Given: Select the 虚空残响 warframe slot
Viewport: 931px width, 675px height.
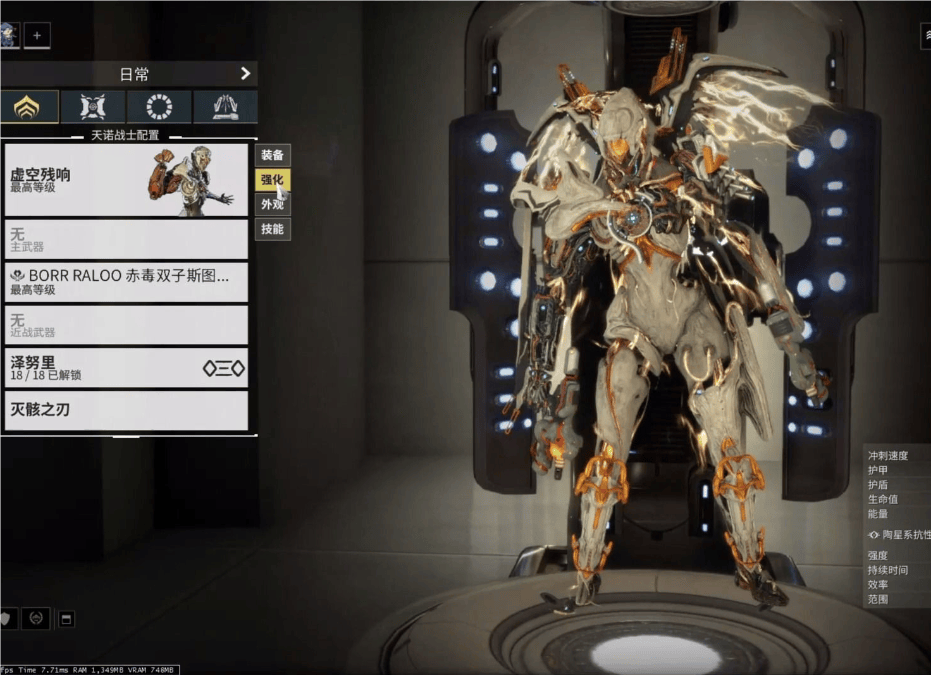Looking at the screenshot, I should pyautogui.click(x=126, y=180).
